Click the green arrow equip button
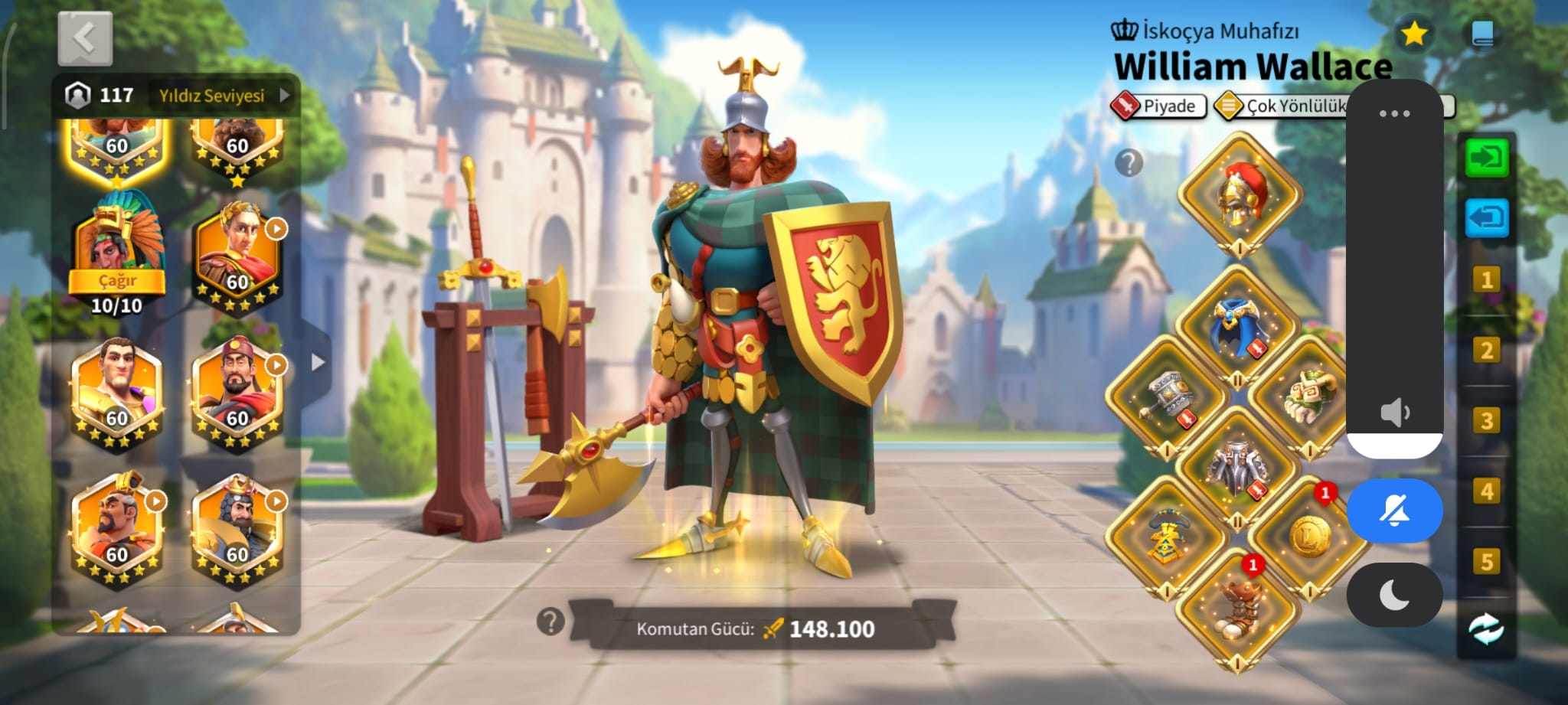 click(1486, 158)
